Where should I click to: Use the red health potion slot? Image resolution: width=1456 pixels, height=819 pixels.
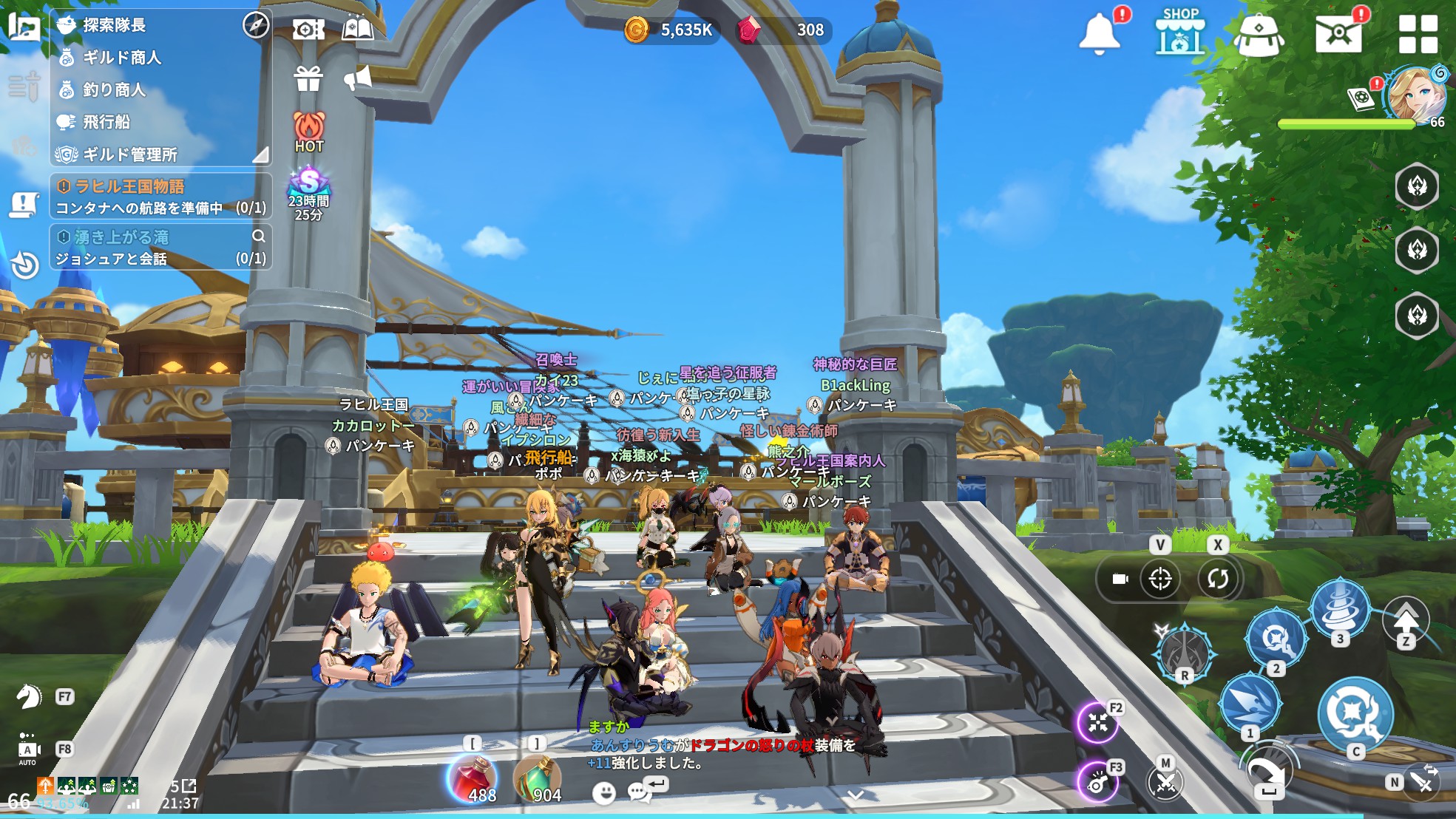pos(473,779)
